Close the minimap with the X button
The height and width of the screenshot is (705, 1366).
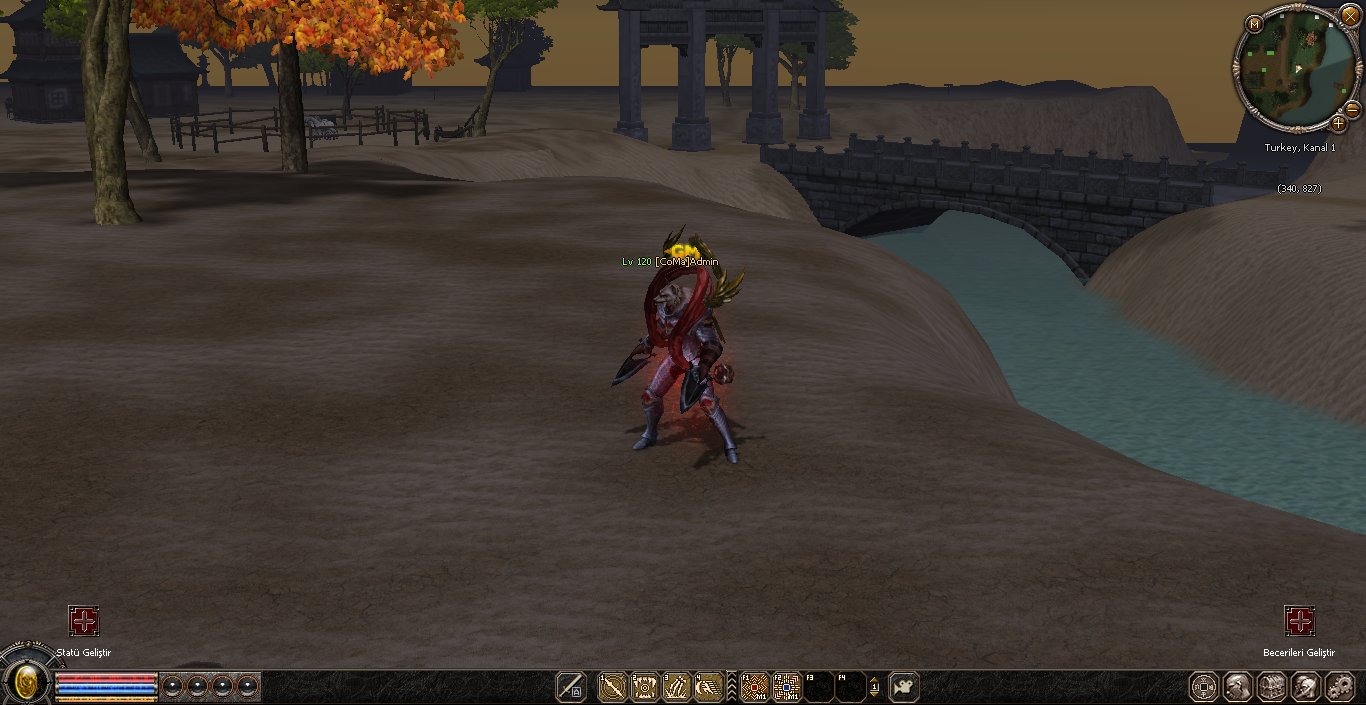[x=1350, y=17]
